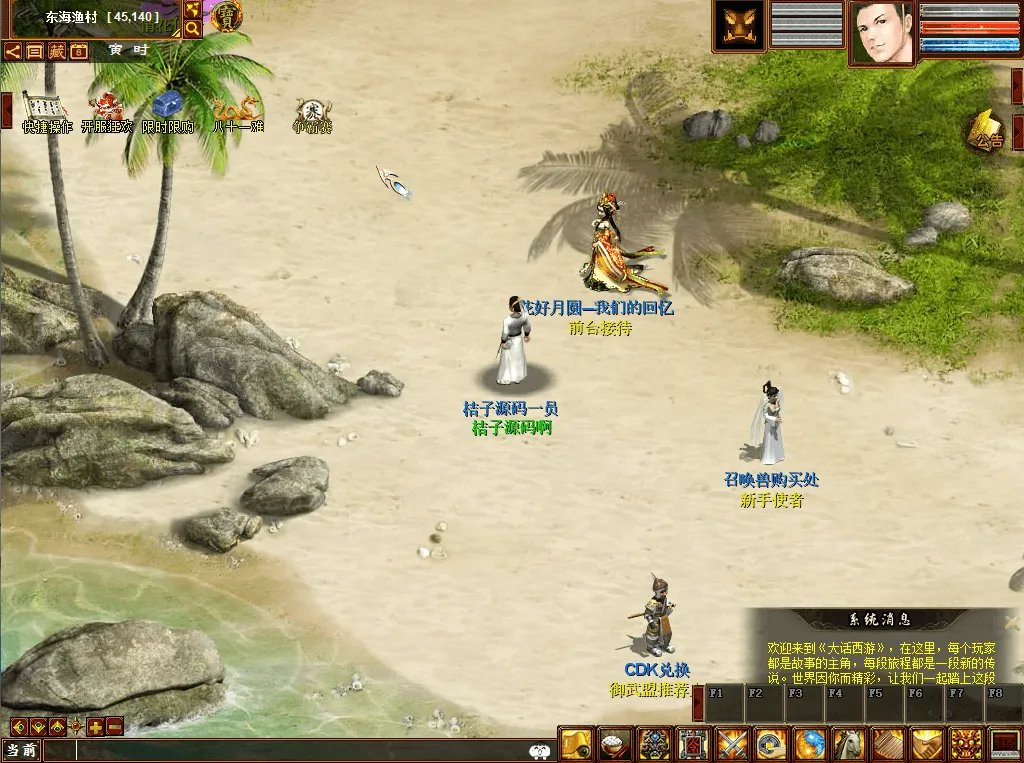Click the magnifier search button by minimap
The height and width of the screenshot is (763, 1024).
[192, 30]
